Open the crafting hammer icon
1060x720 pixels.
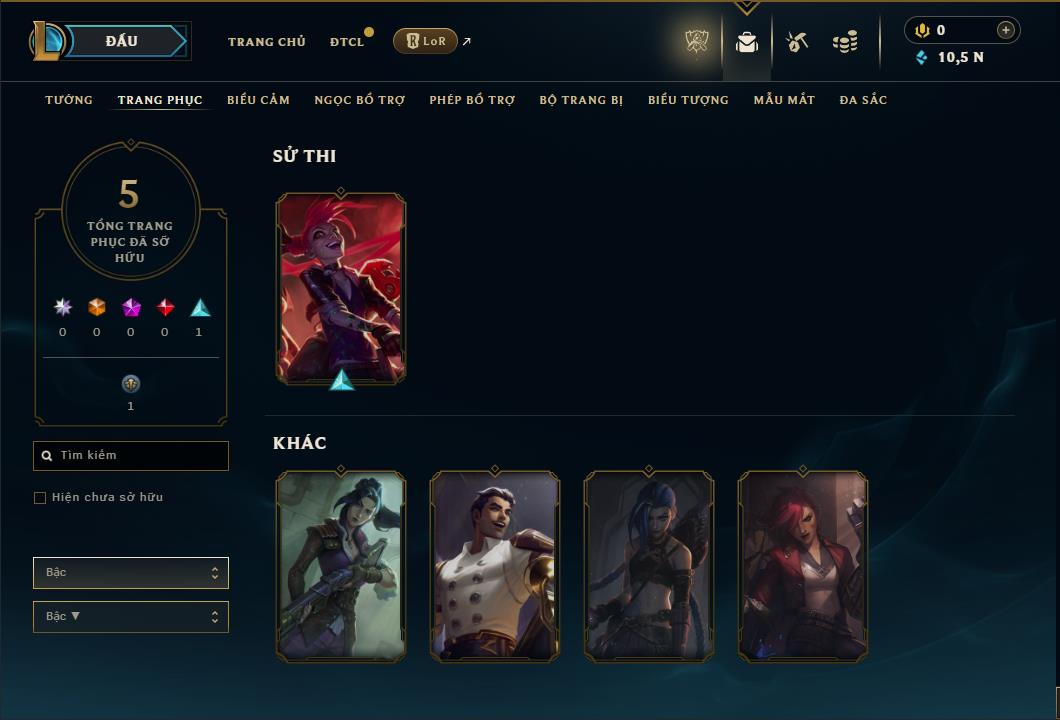click(x=797, y=42)
